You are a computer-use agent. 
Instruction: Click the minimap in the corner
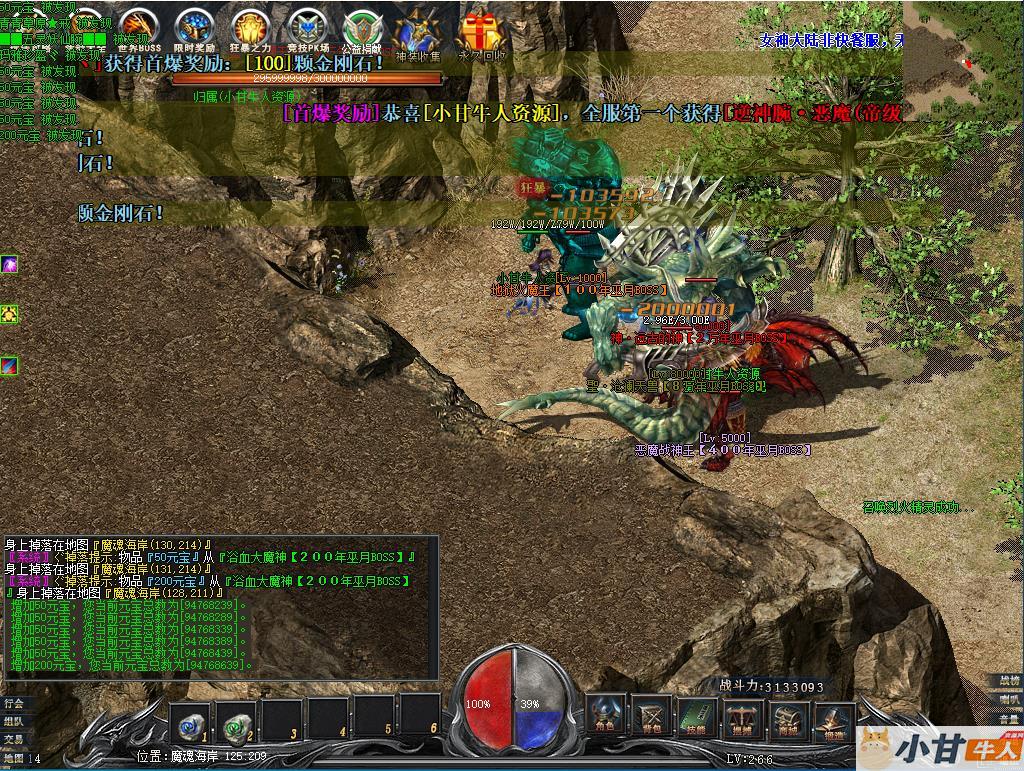coord(963,50)
